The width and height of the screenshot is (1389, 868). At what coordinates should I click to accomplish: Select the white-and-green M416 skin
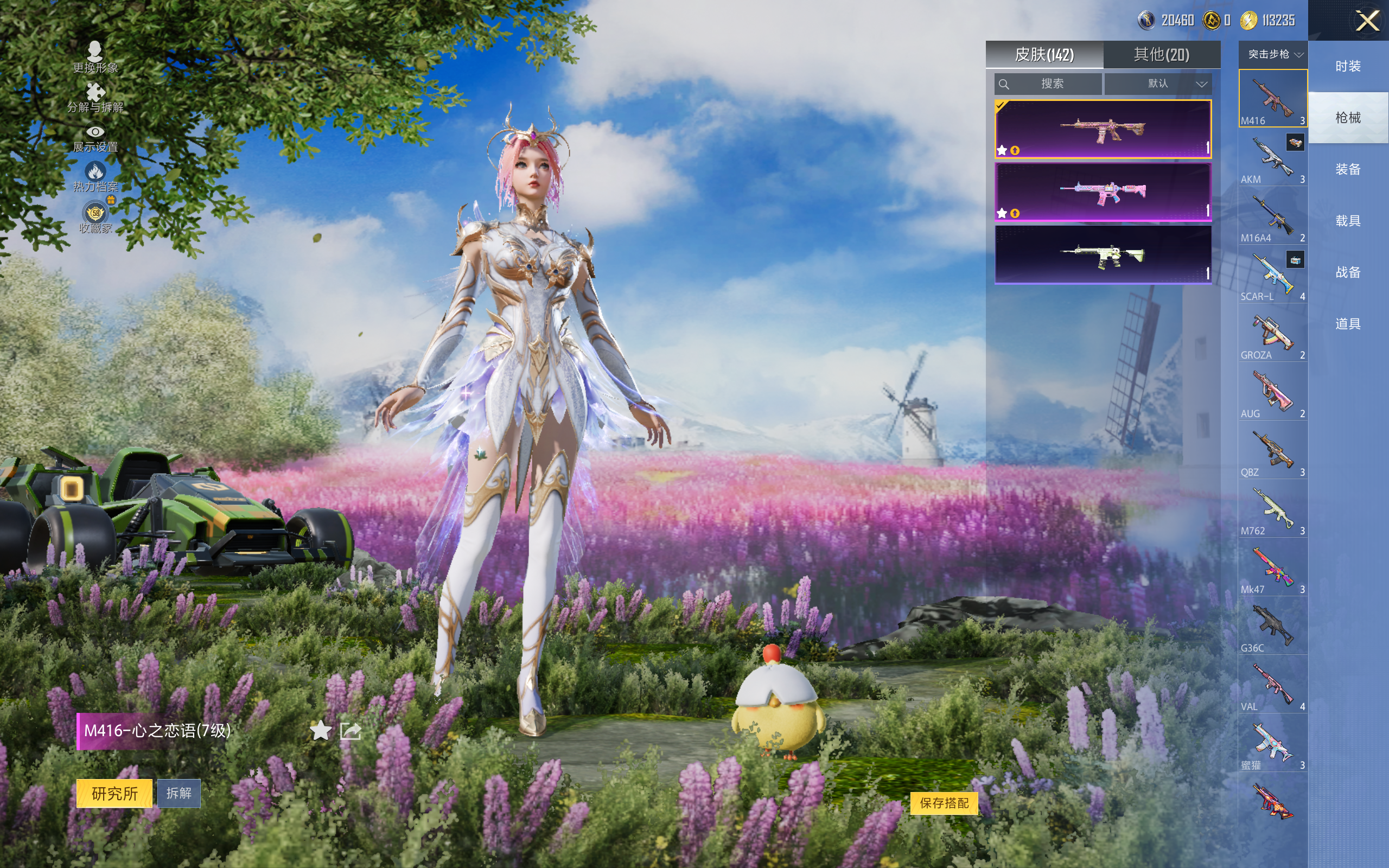1103,254
